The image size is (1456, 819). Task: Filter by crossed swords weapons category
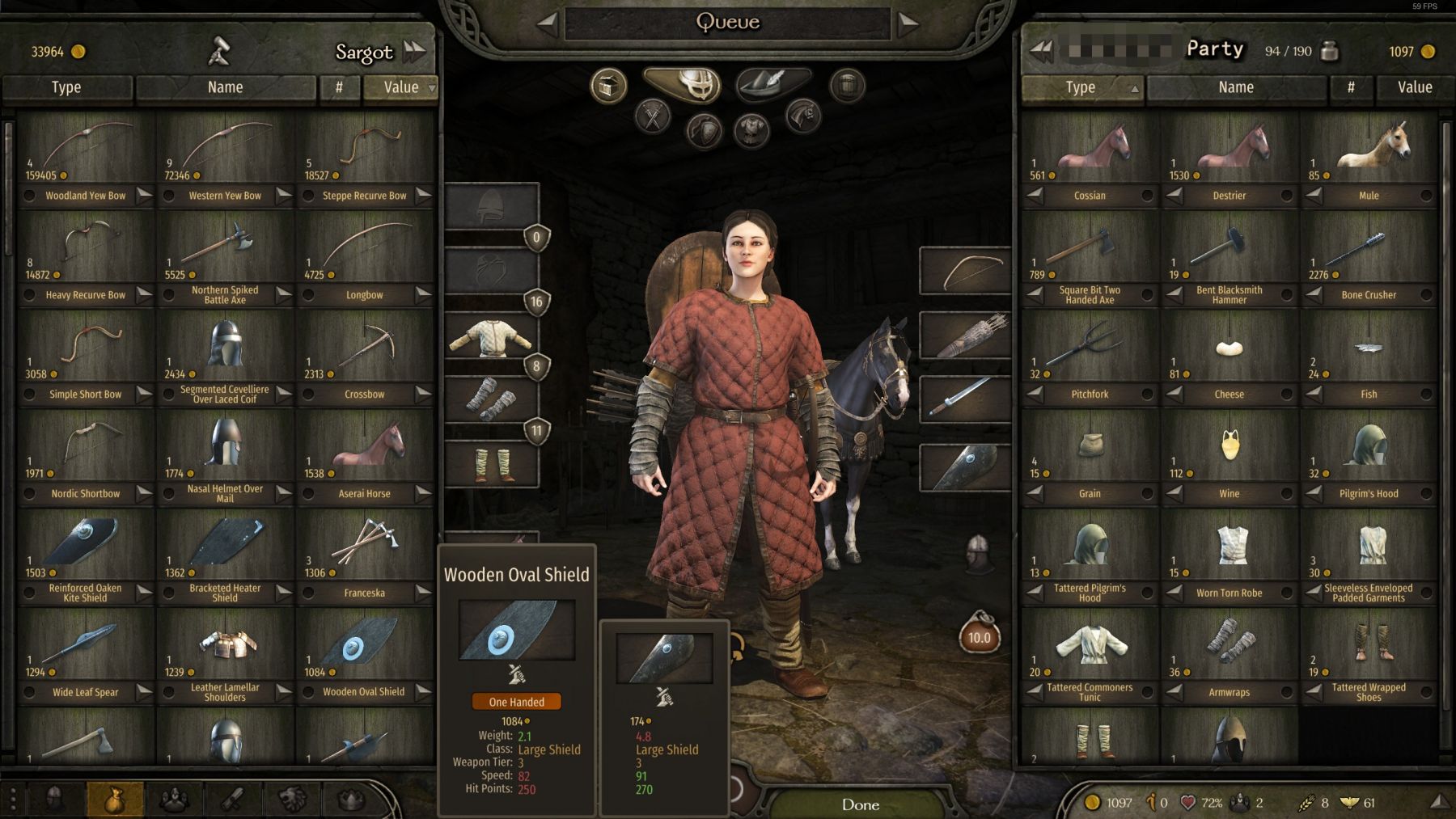(653, 118)
